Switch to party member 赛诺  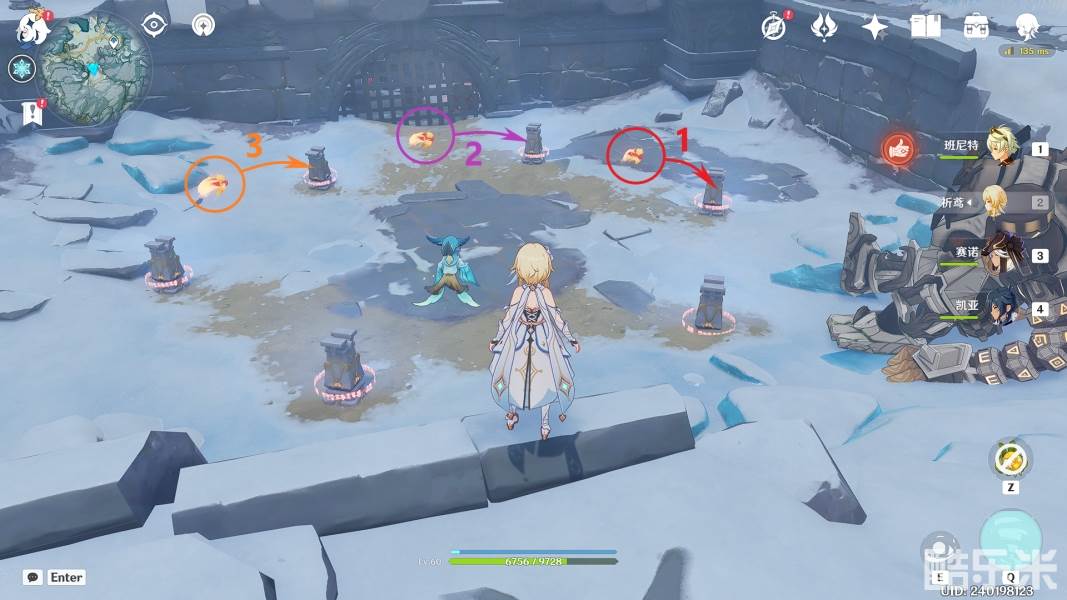tap(999, 254)
